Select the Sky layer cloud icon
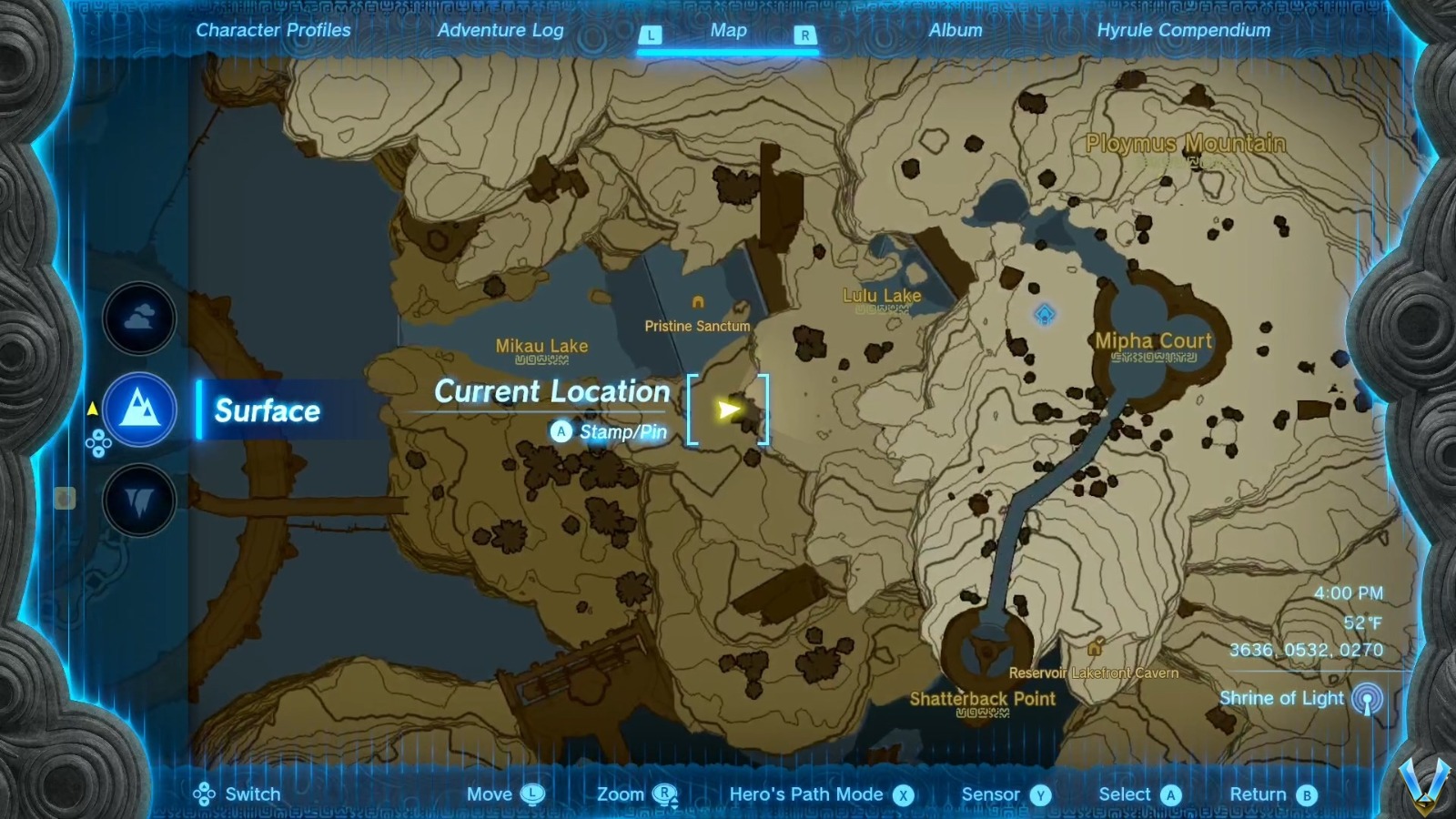Image resolution: width=1456 pixels, height=819 pixels. click(x=138, y=317)
